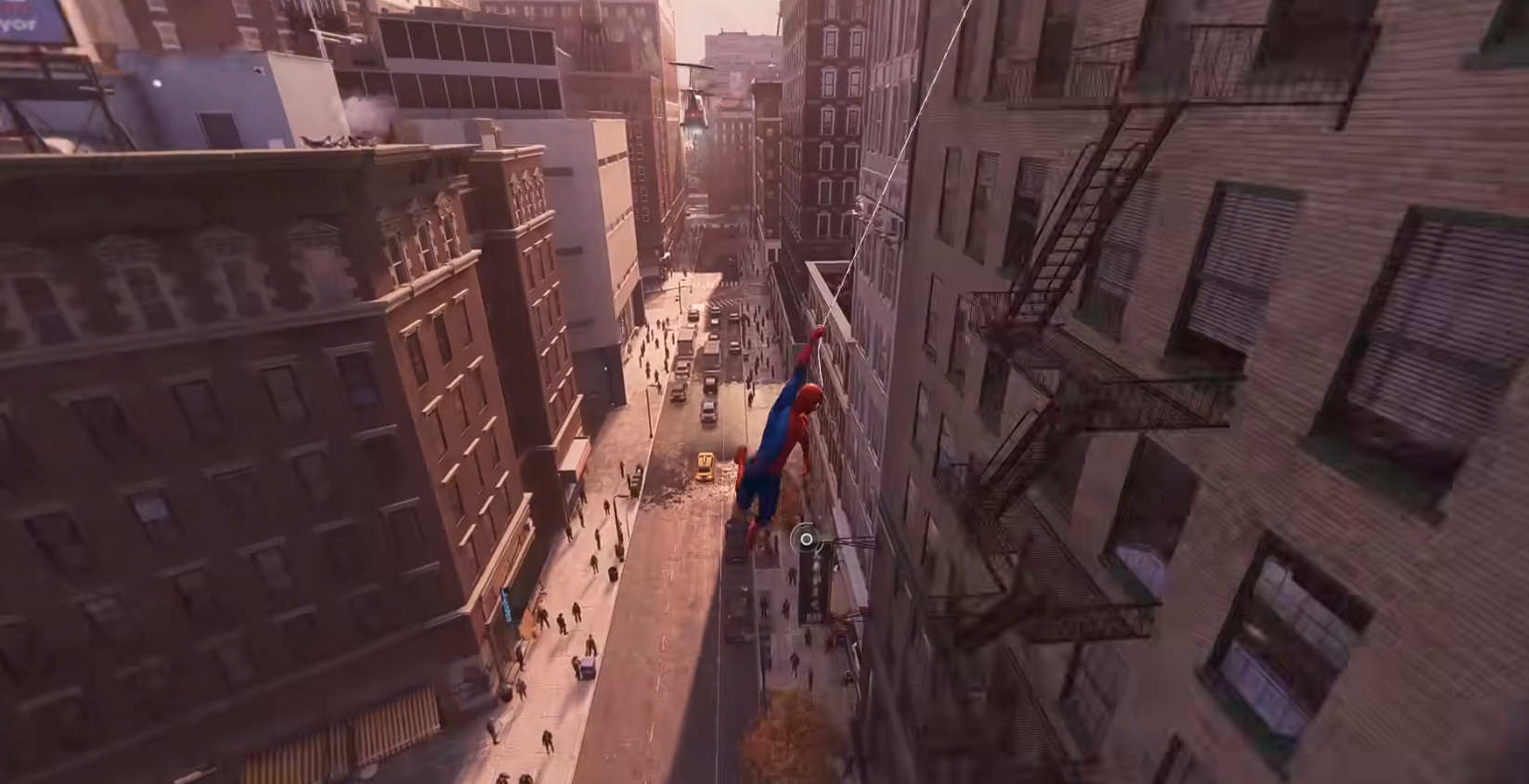Screen dimensions: 1529x784
Task: Select the circular point-launch target marker
Action: point(806,538)
